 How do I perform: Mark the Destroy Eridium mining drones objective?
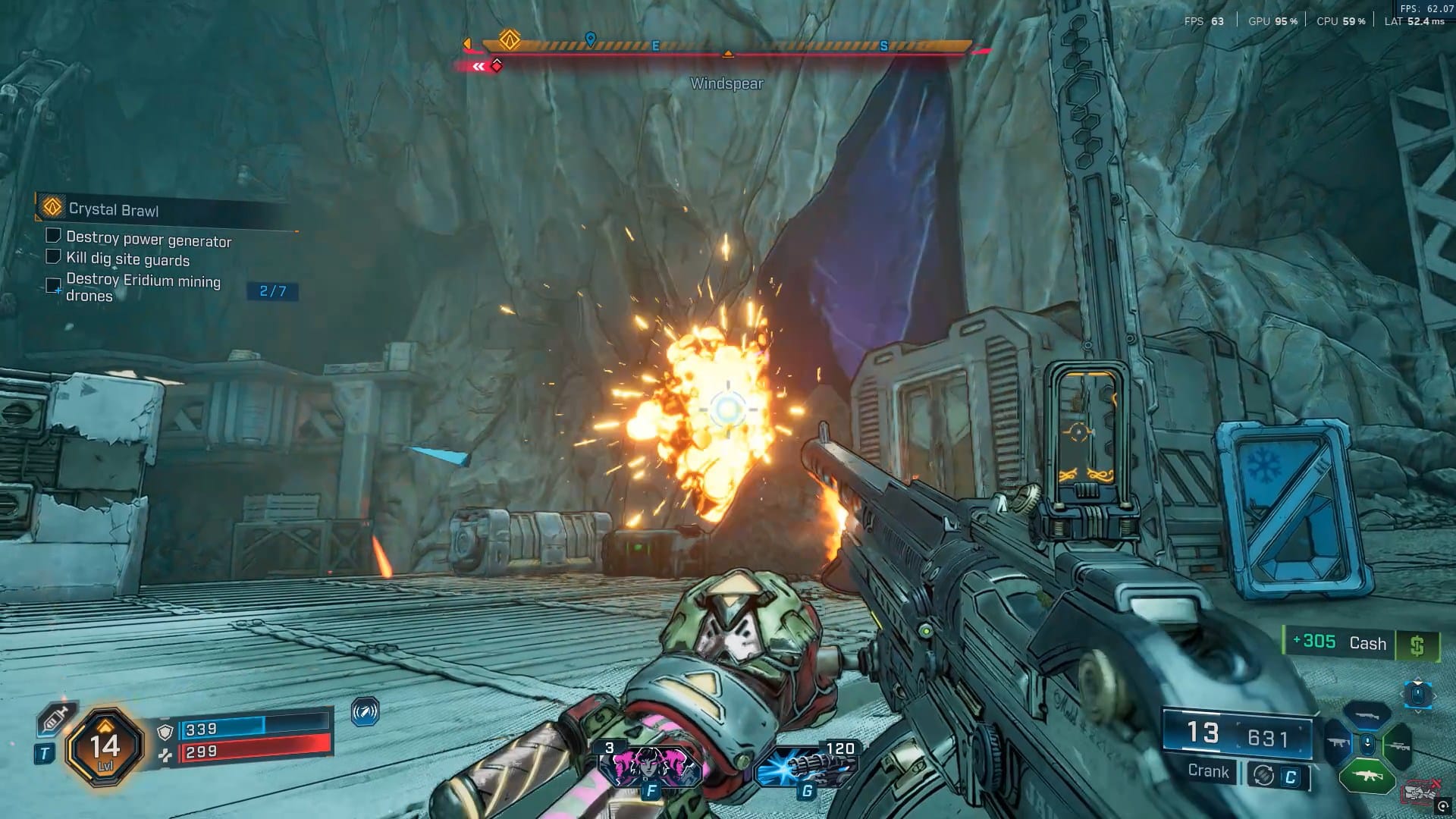point(53,285)
